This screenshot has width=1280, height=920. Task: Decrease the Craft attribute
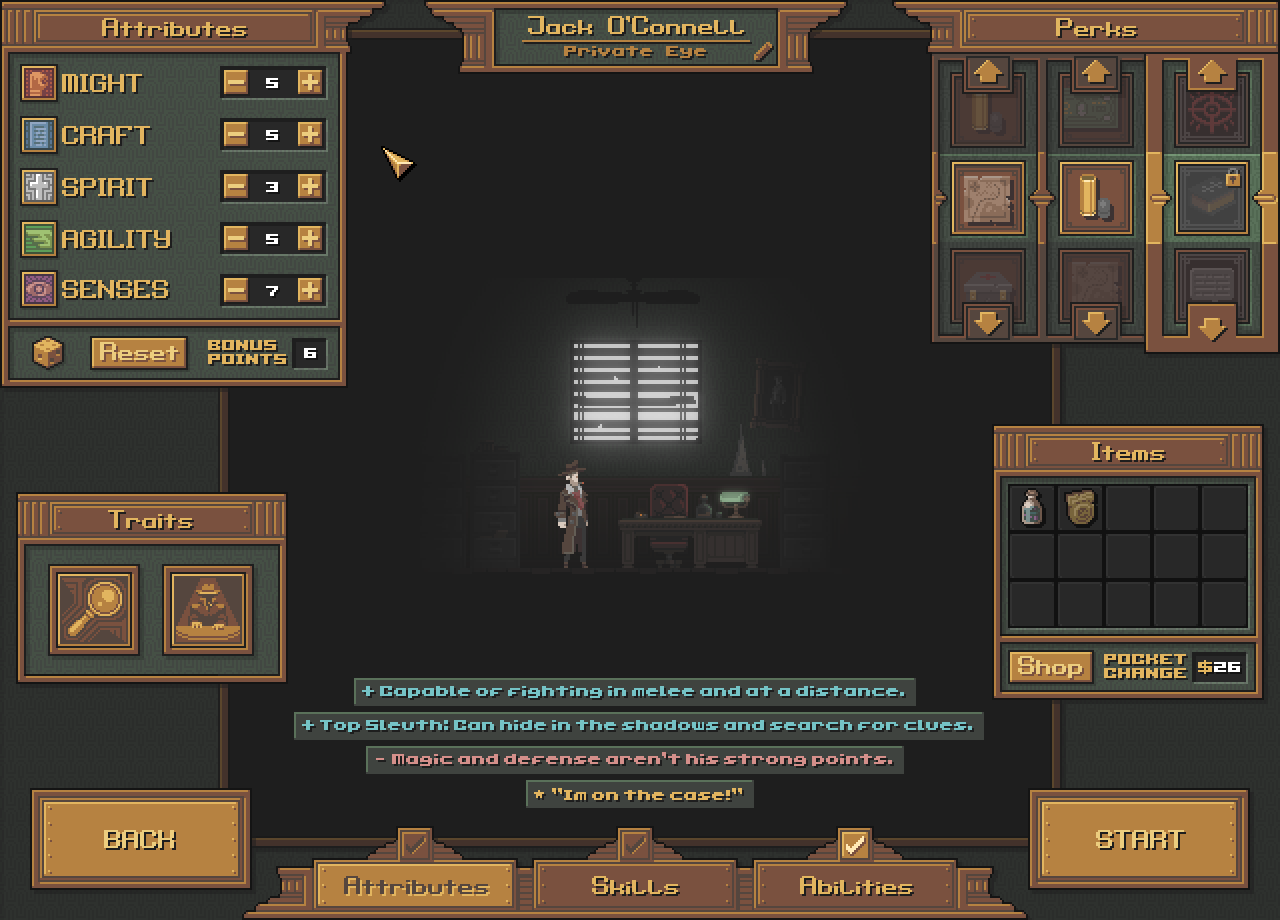pos(236,135)
